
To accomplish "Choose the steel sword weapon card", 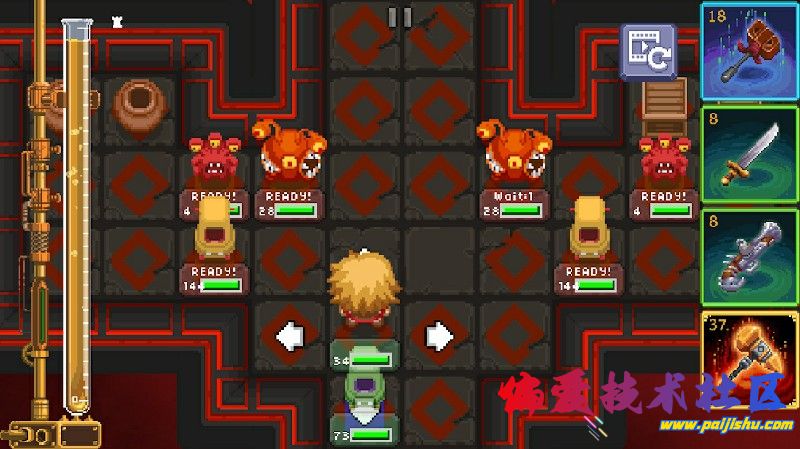I will [749, 154].
